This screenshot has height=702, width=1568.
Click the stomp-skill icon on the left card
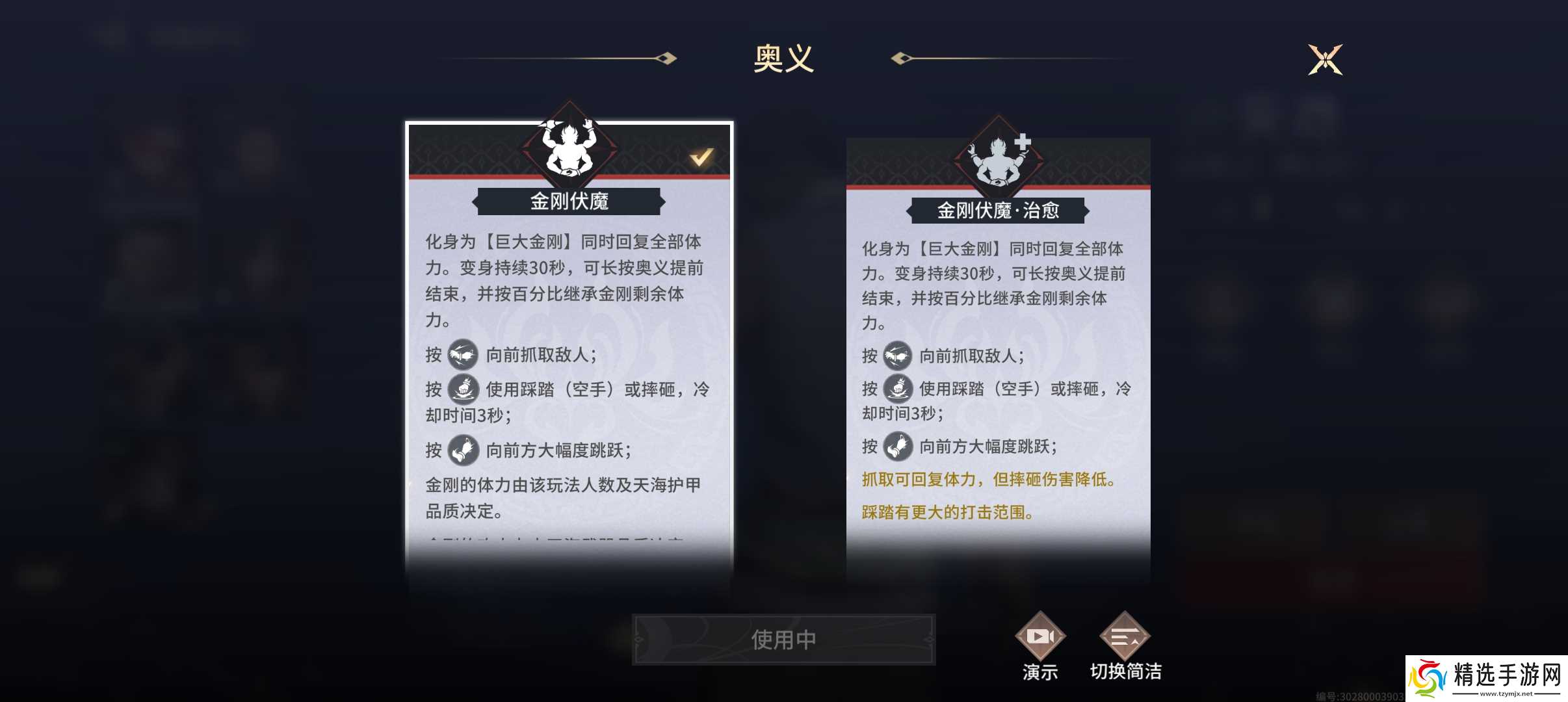[x=463, y=389]
